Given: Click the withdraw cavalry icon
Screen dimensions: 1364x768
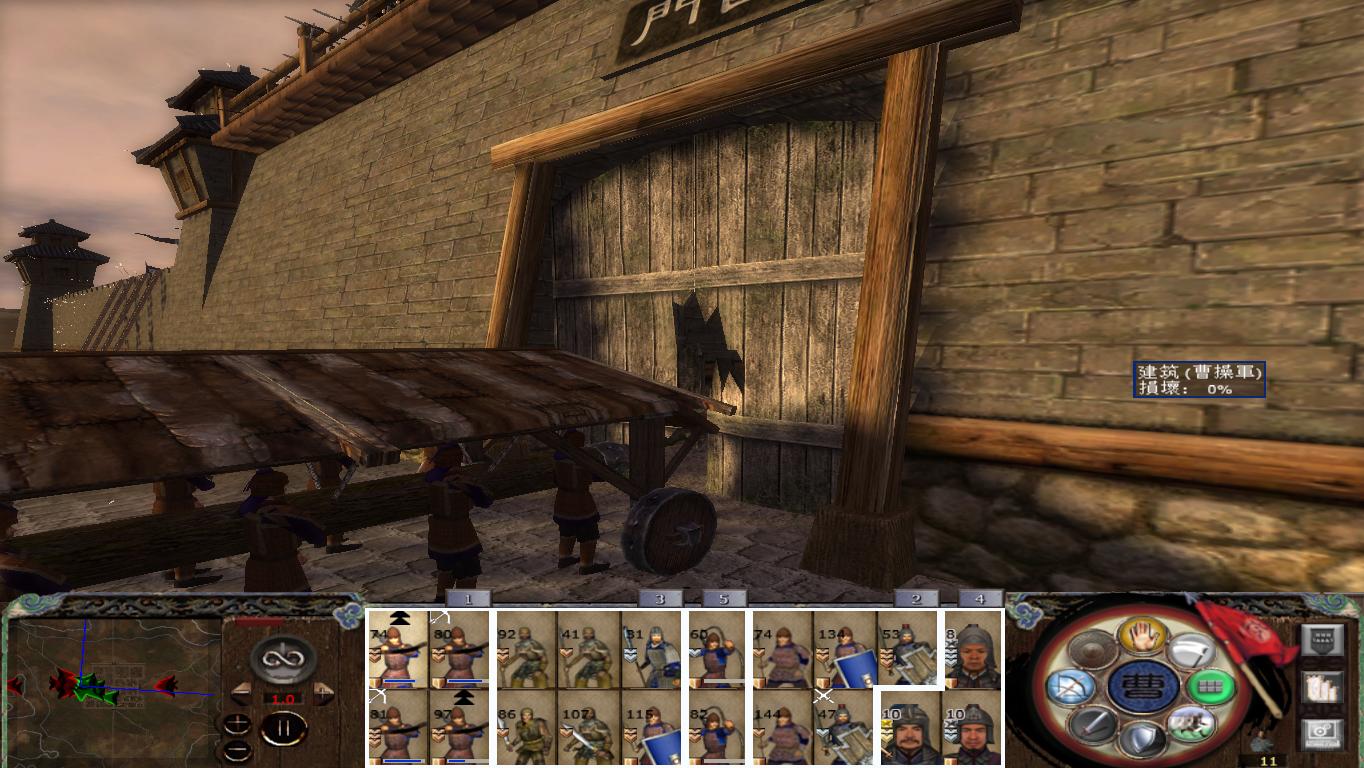Looking at the screenshot, I should [1190, 725].
